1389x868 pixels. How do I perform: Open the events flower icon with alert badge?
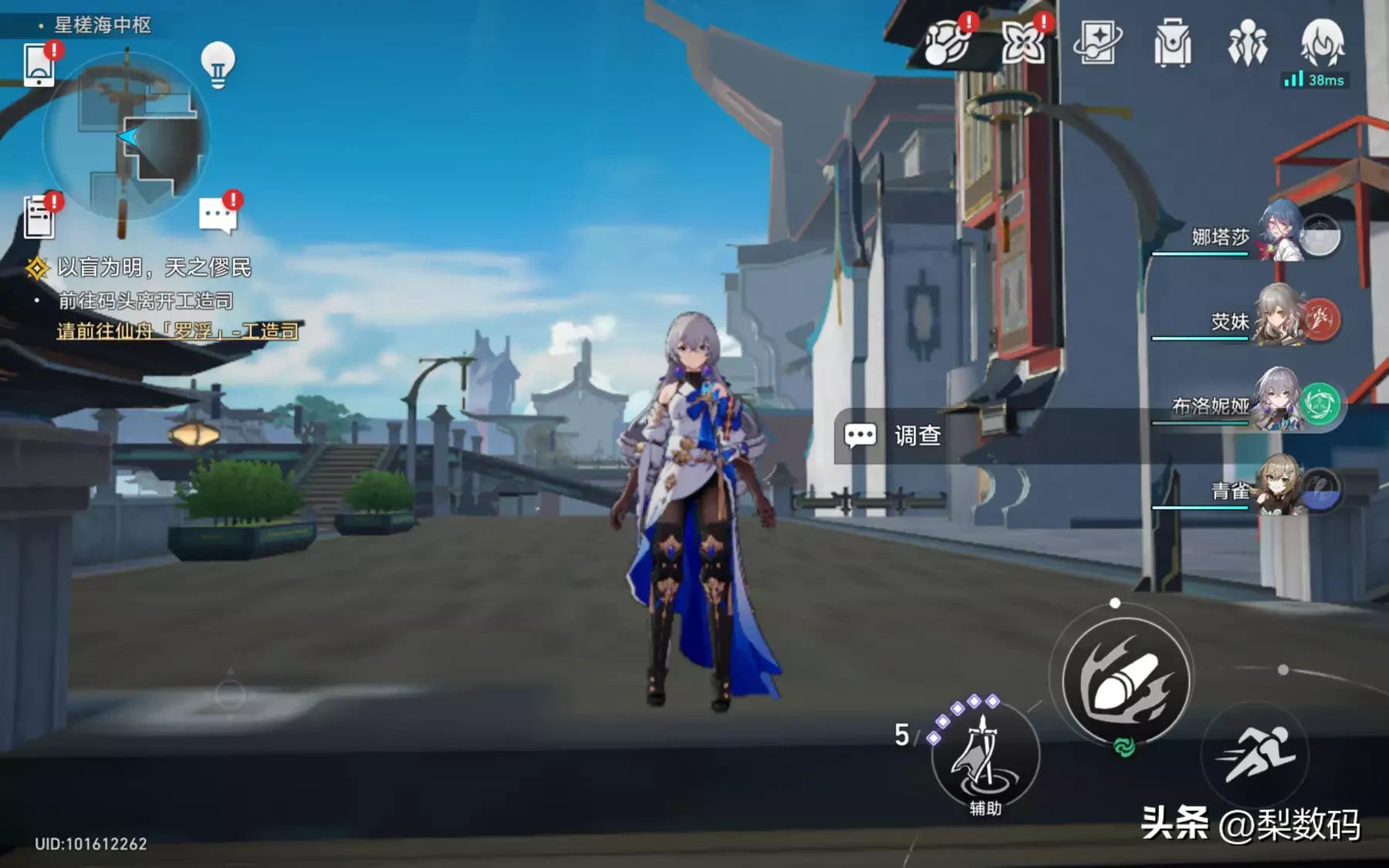(x=1023, y=44)
